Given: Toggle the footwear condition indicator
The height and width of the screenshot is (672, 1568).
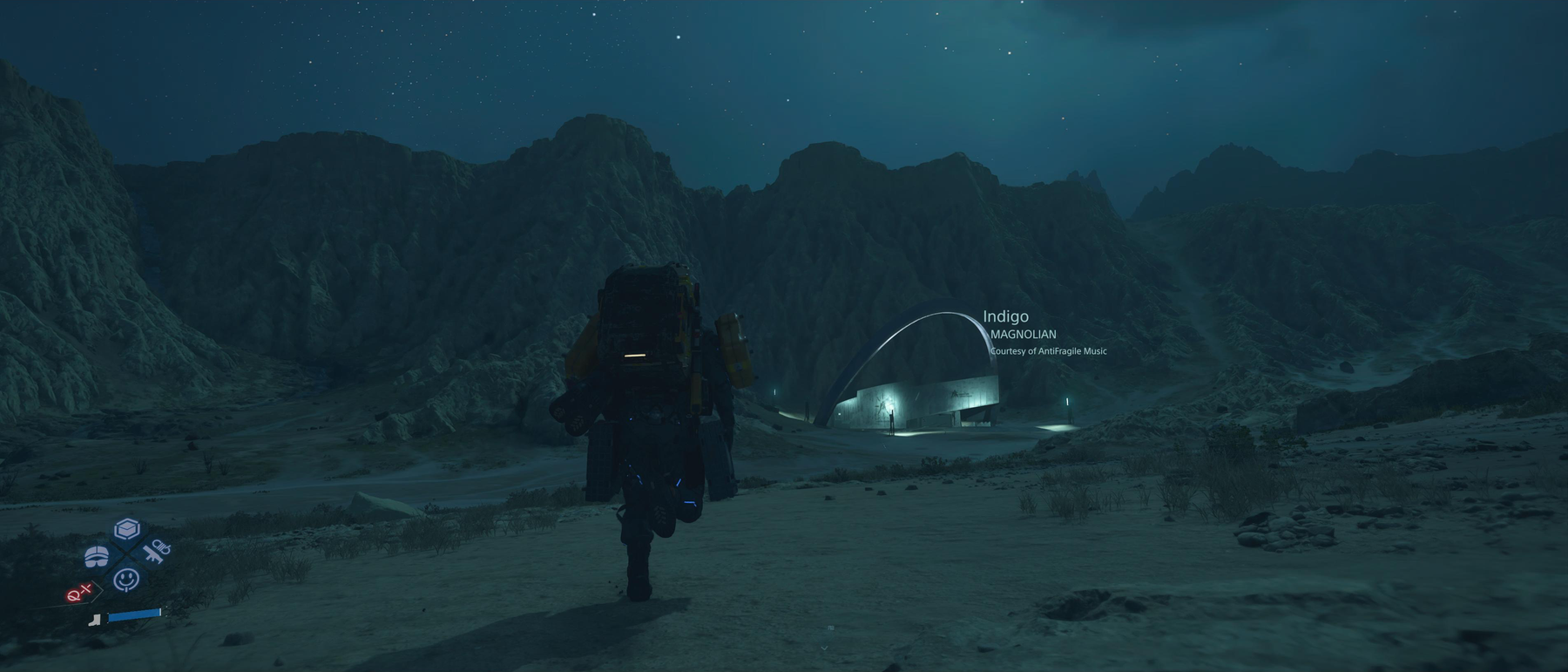Looking at the screenshot, I should pos(94,620).
